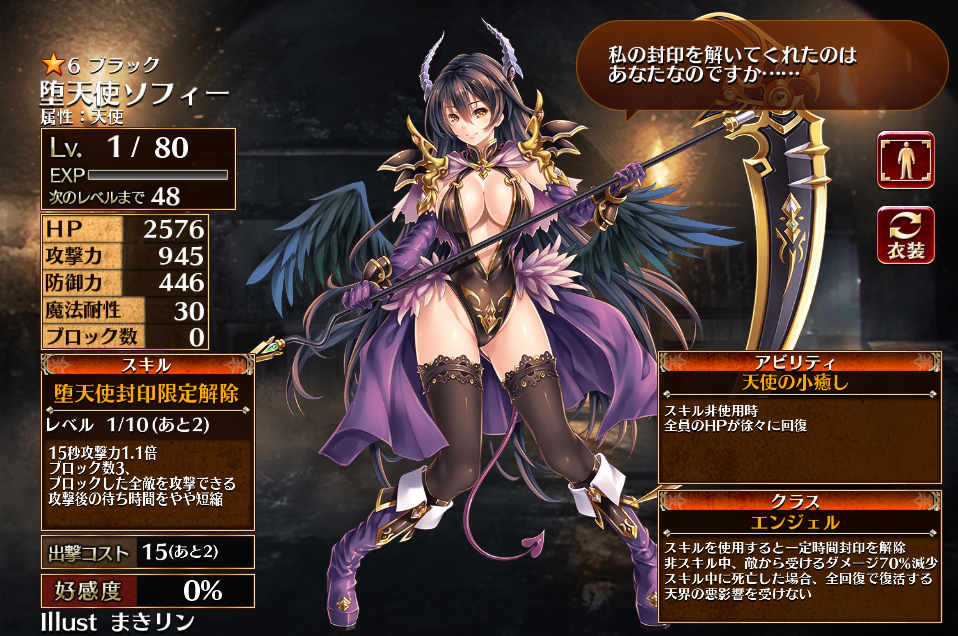Toggle the full-body character view icon
The image size is (958, 636).
905,160
